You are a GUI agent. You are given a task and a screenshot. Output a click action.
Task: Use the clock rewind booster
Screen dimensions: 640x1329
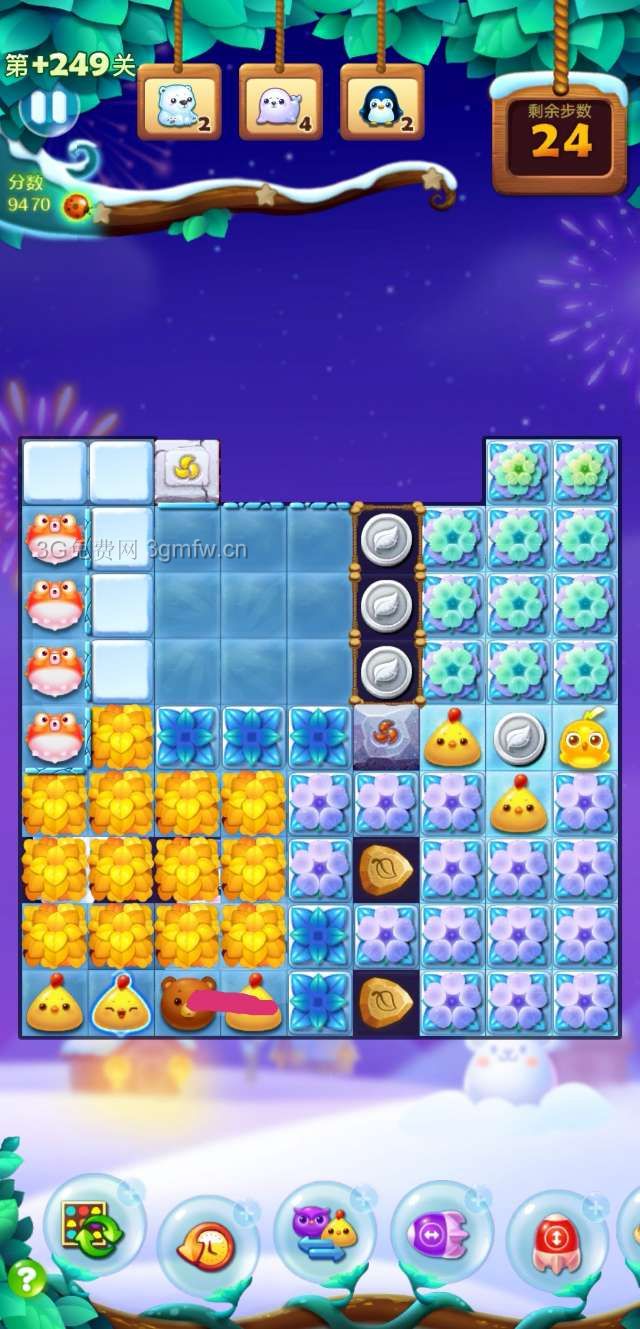207,1245
